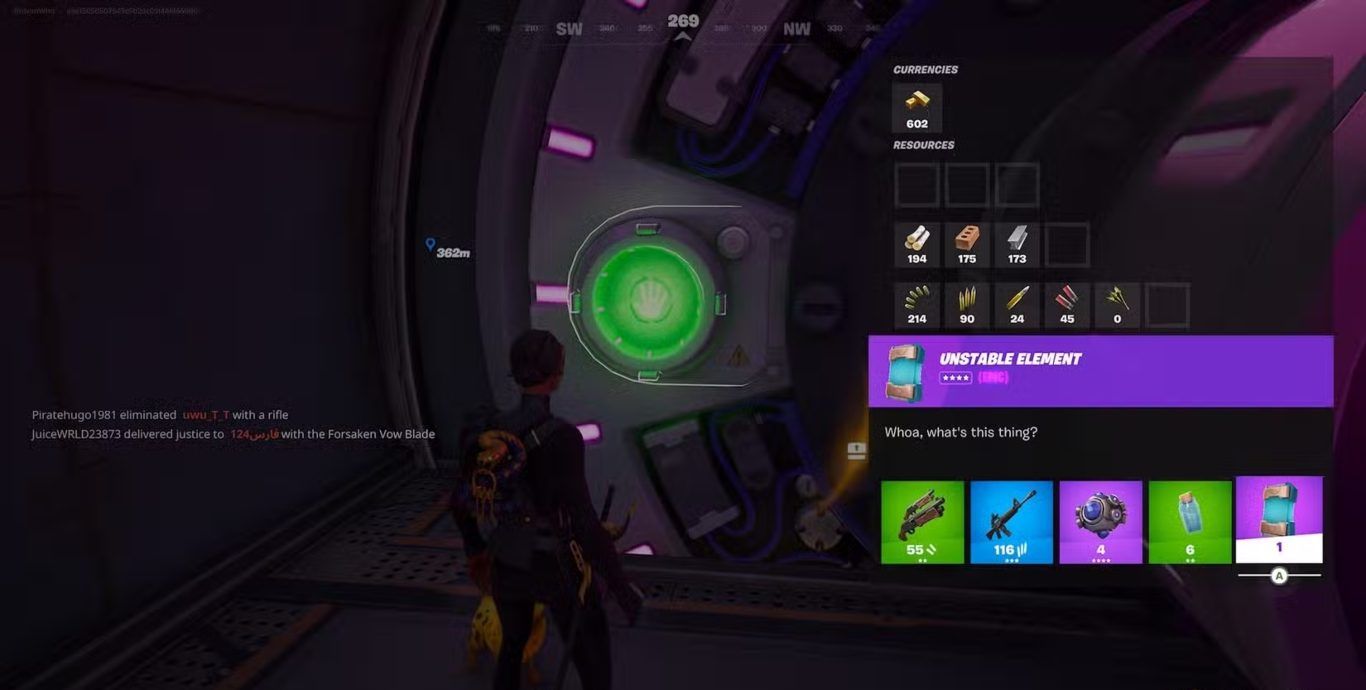Select the red shotgun shells ammo slot

(x=1067, y=305)
